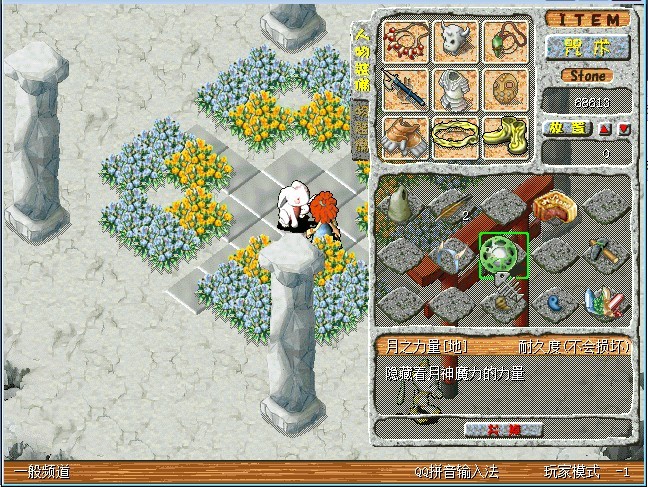Select the highlighted green moon orb item
Viewport: 648px width, 487px height.
tap(503, 254)
